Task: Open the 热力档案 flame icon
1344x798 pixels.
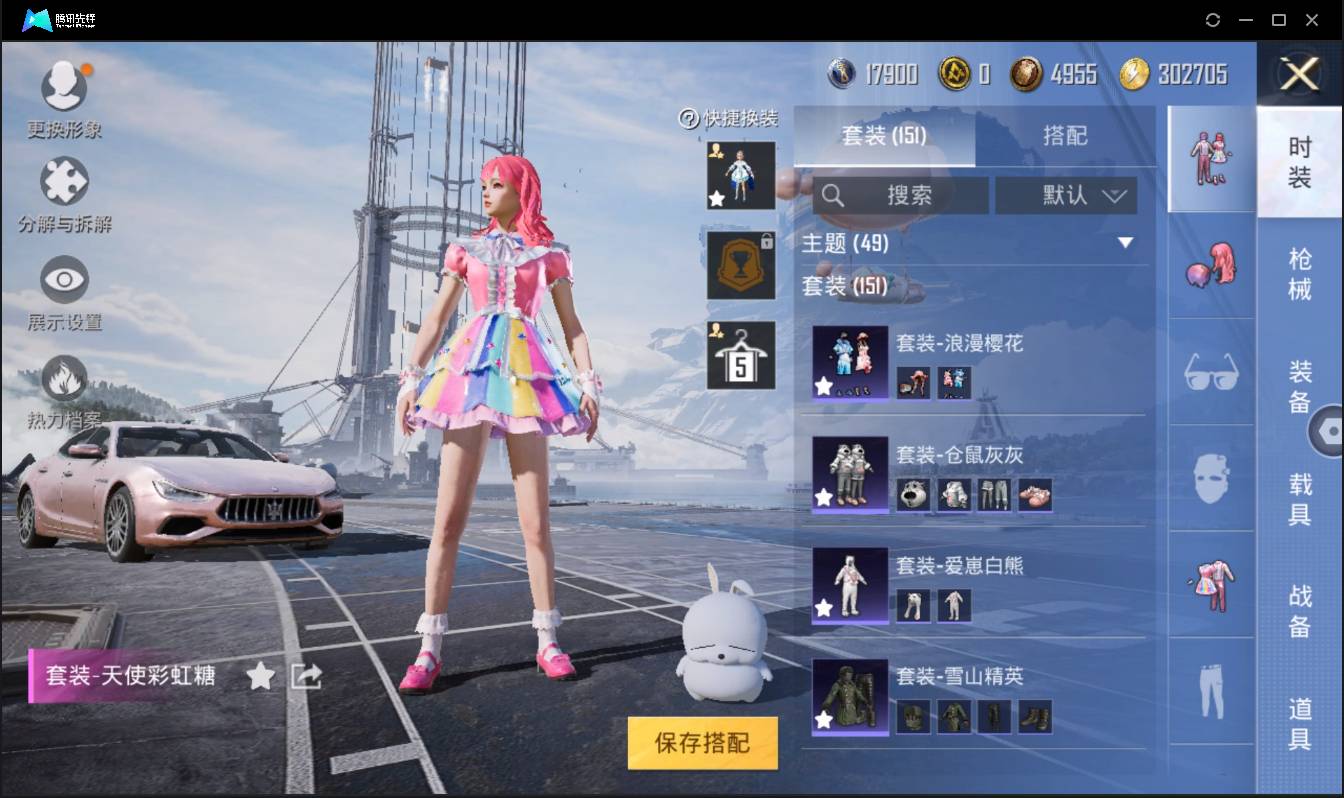Action: click(x=64, y=379)
